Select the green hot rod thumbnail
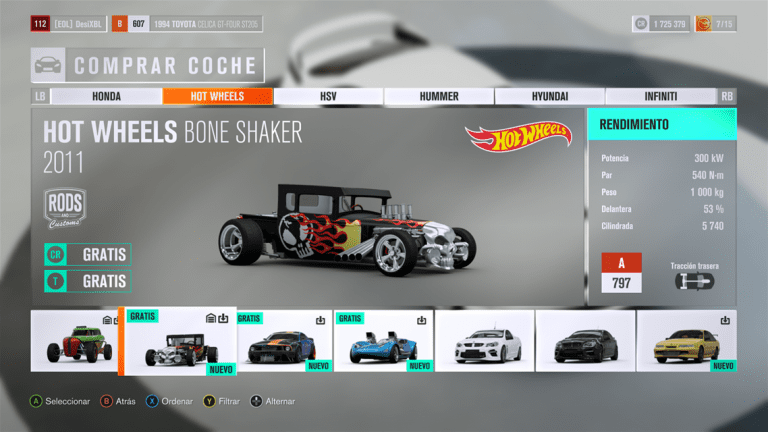Screen dimensions: 768x432 [x=74, y=342]
